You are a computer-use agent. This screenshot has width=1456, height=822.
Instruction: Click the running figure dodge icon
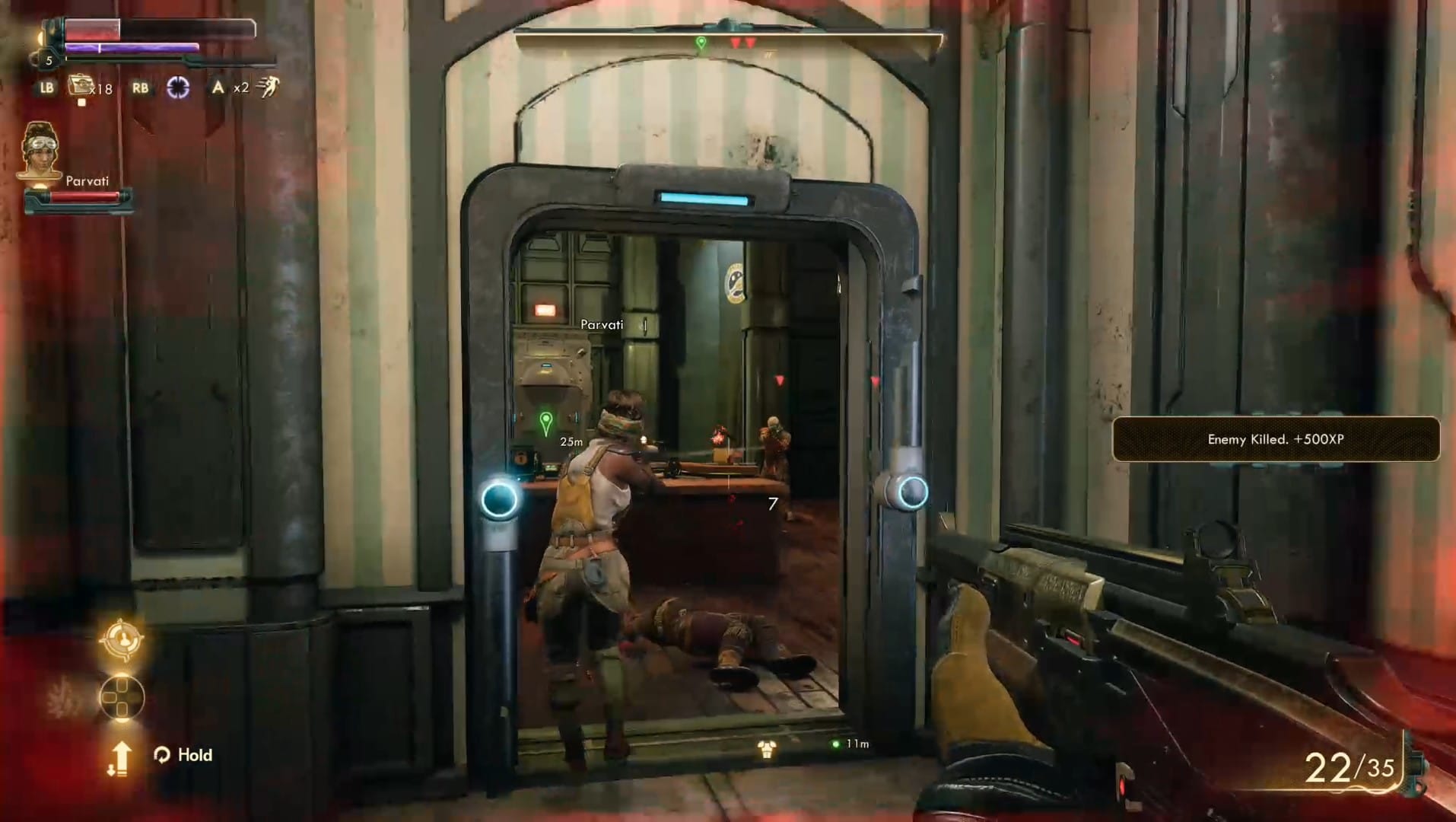pyautogui.click(x=268, y=88)
